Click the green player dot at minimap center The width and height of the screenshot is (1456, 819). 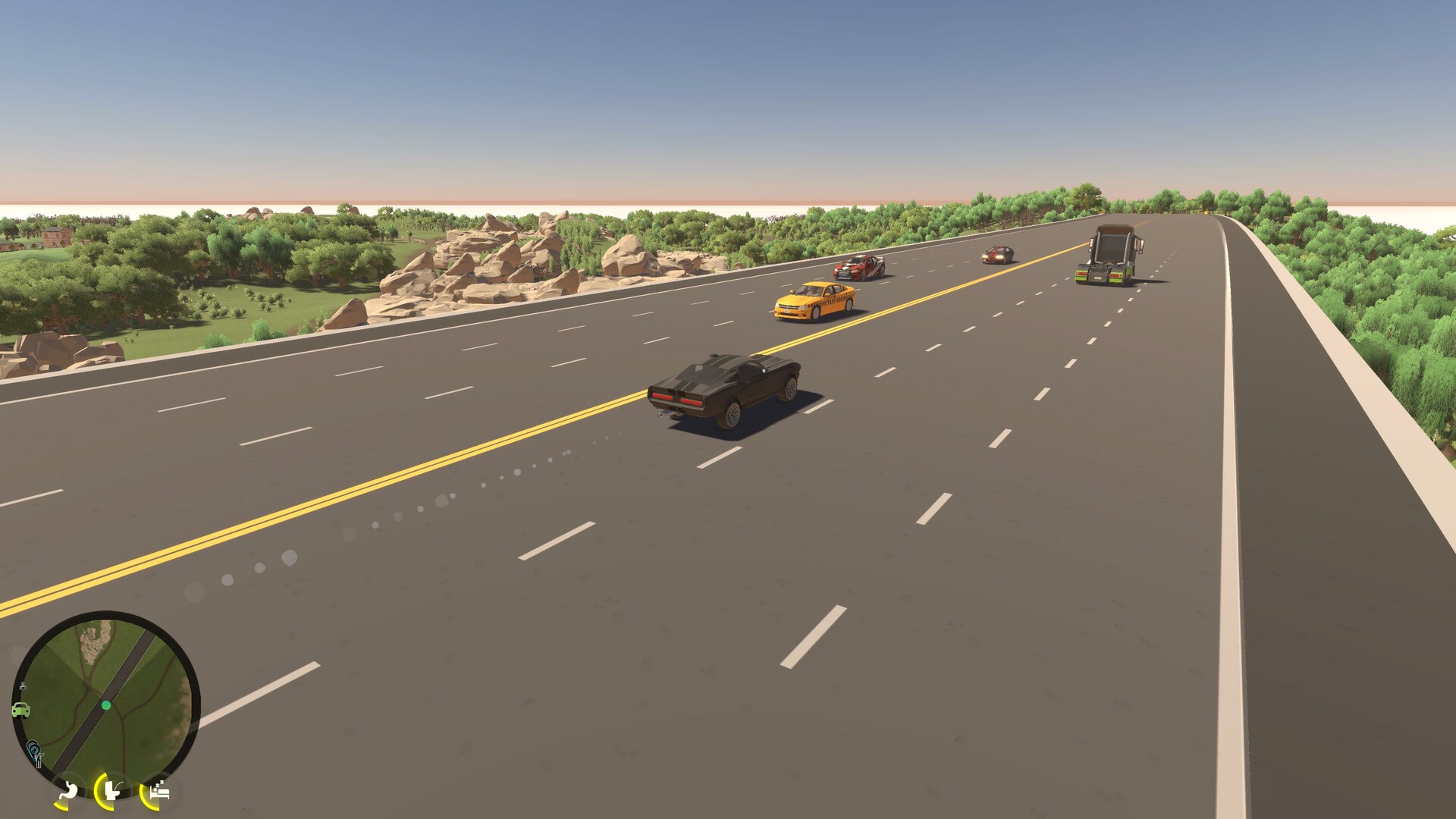point(105,704)
